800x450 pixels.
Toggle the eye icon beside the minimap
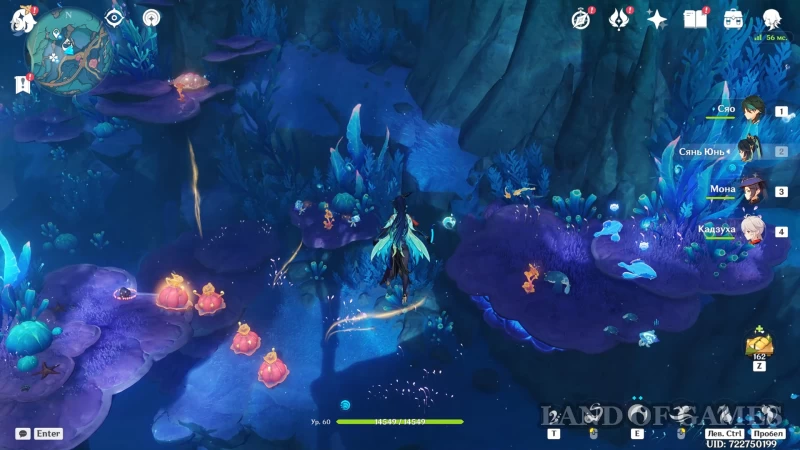(x=115, y=18)
